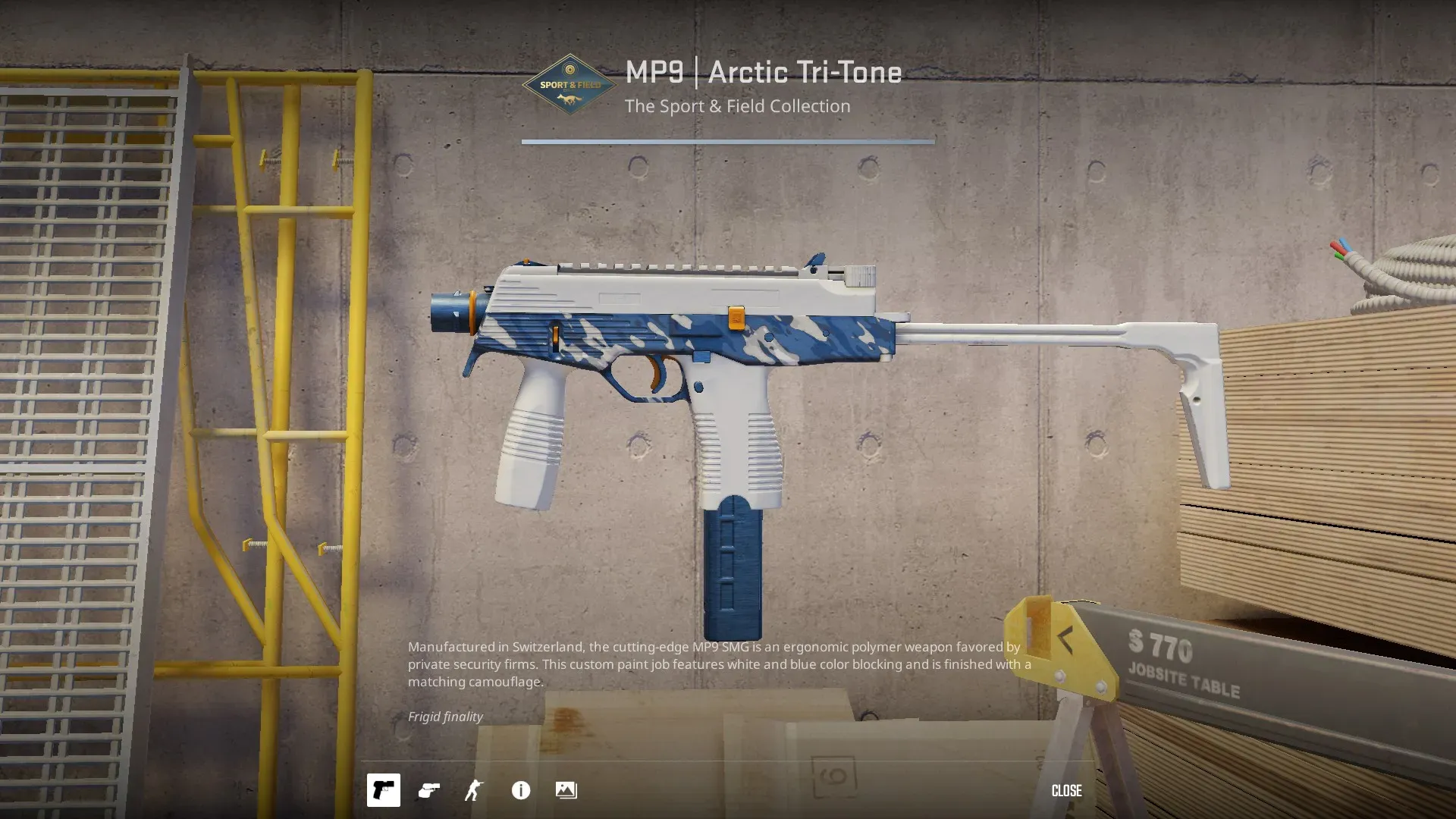The height and width of the screenshot is (819, 1456).
Task: Close the weapon inspect screen
Action: tap(1066, 790)
